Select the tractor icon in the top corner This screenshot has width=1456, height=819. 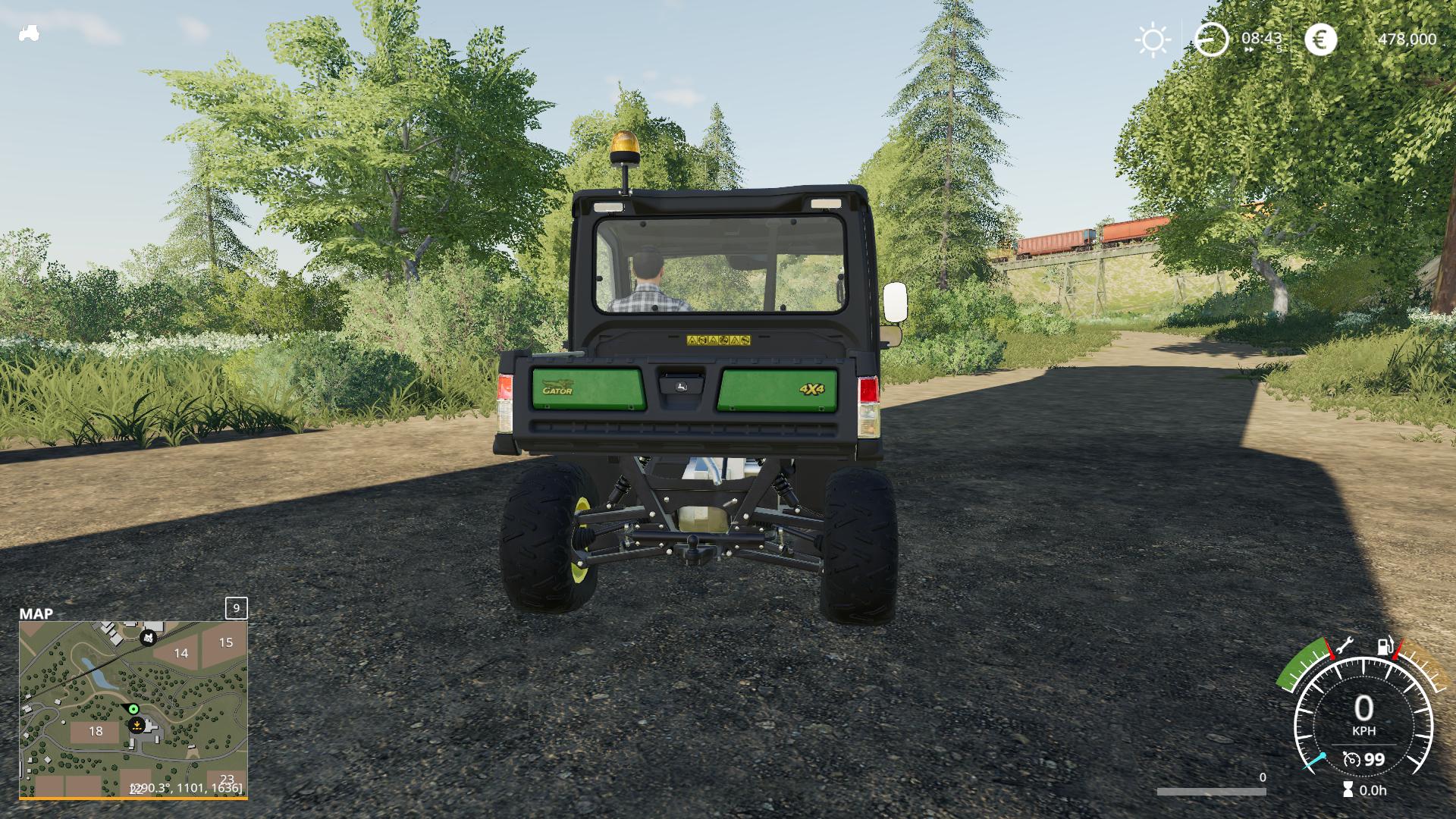coord(29,33)
